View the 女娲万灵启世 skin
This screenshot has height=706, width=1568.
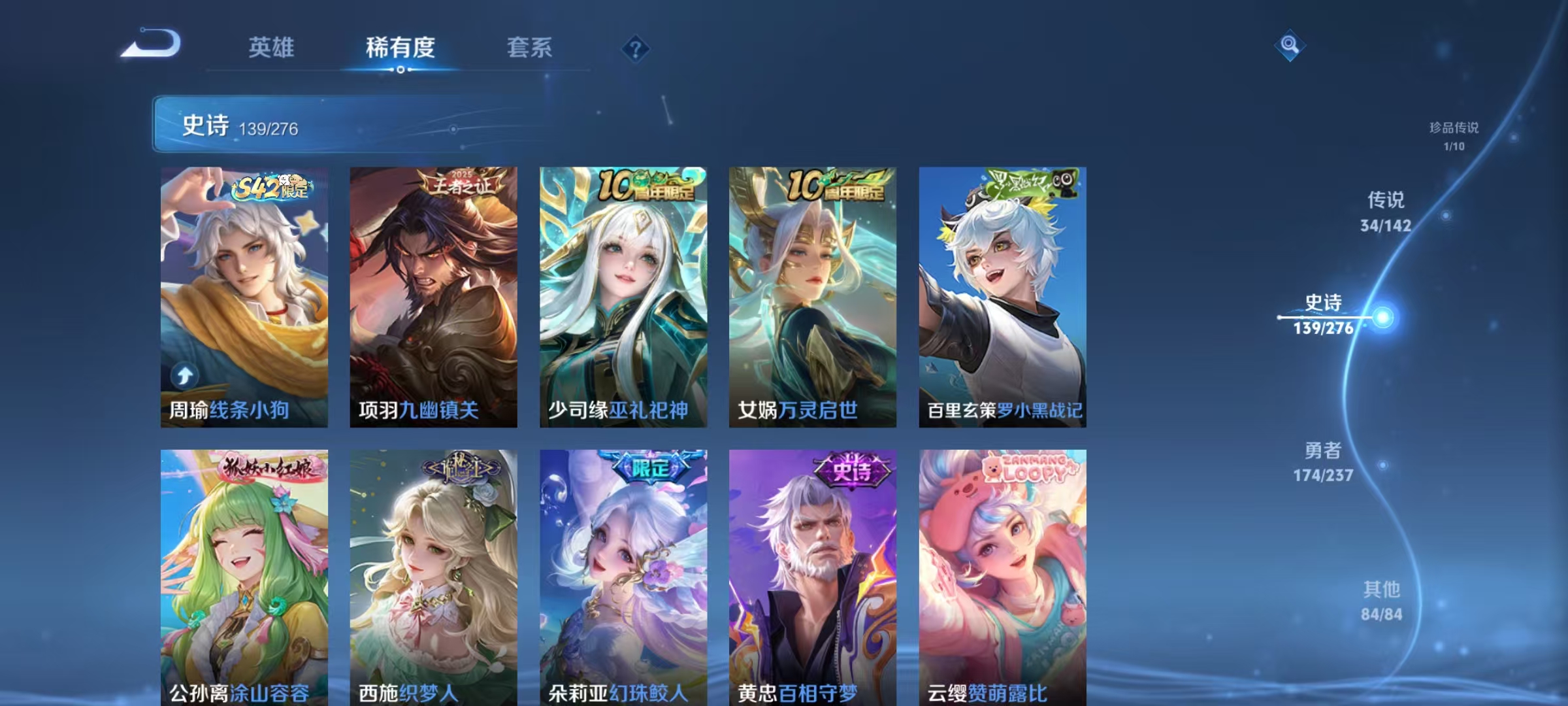pos(812,294)
